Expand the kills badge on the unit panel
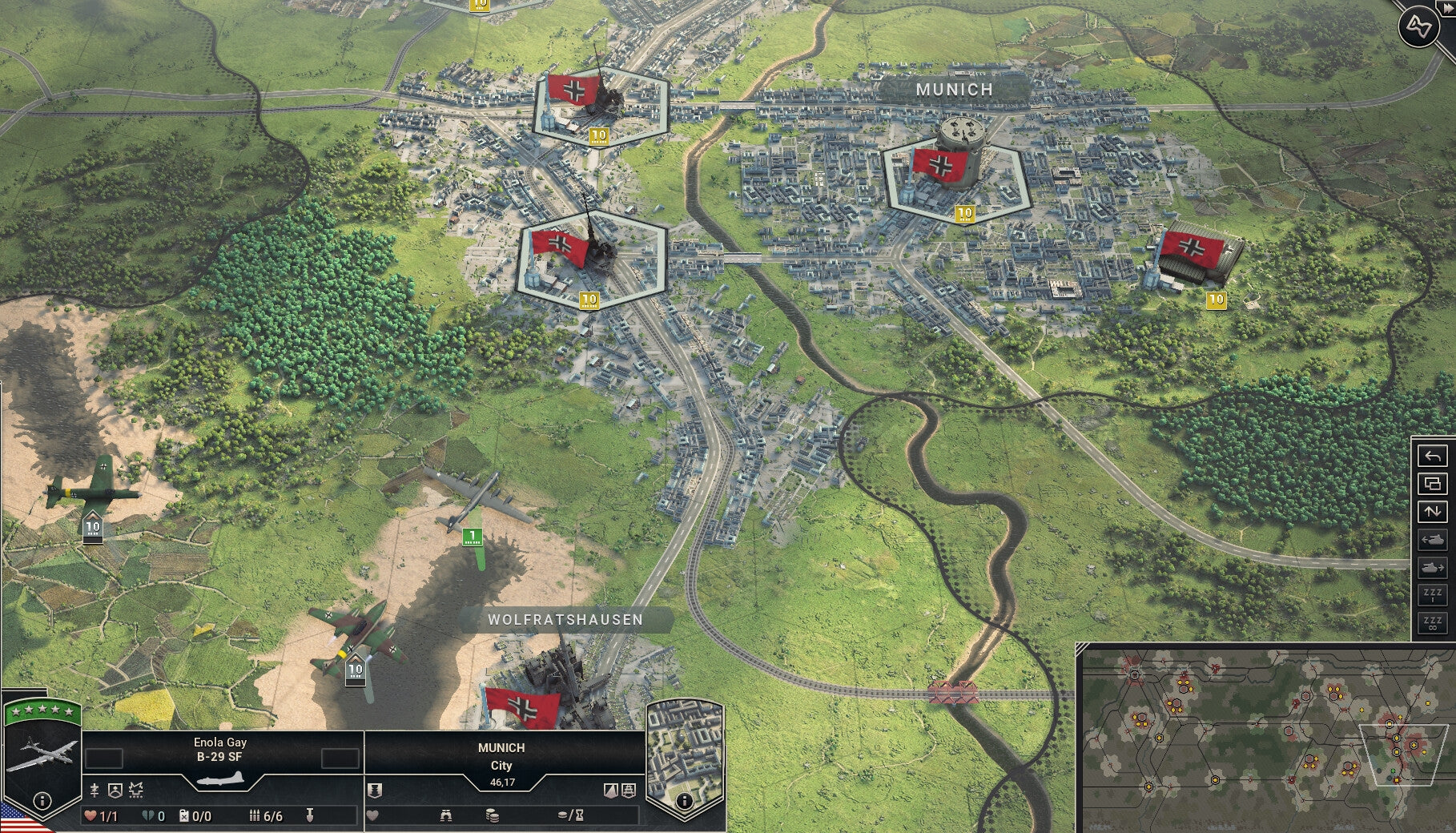The image size is (1456, 833). [x=135, y=791]
